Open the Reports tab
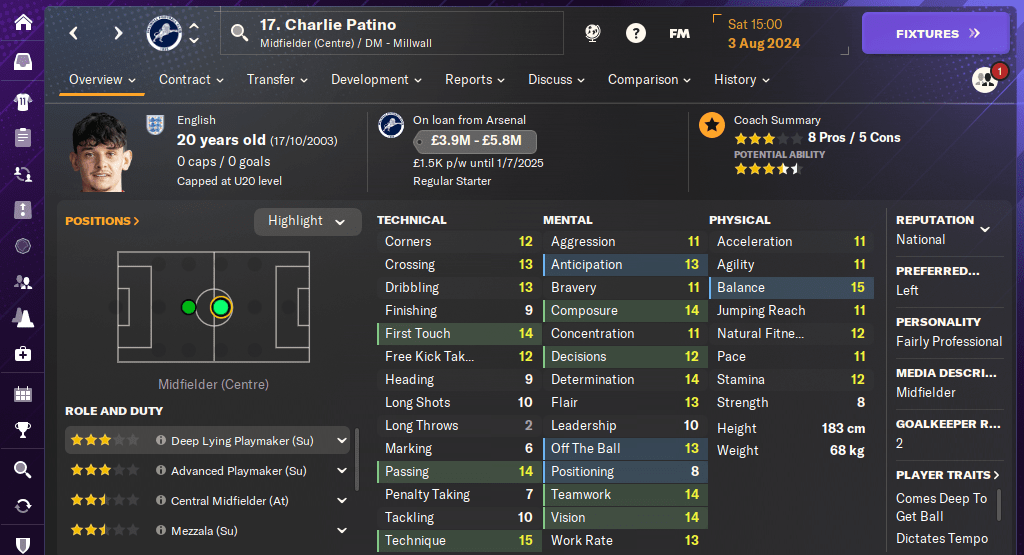Image resolution: width=1024 pixels, height=555 pixels. (x=474, y=79)
